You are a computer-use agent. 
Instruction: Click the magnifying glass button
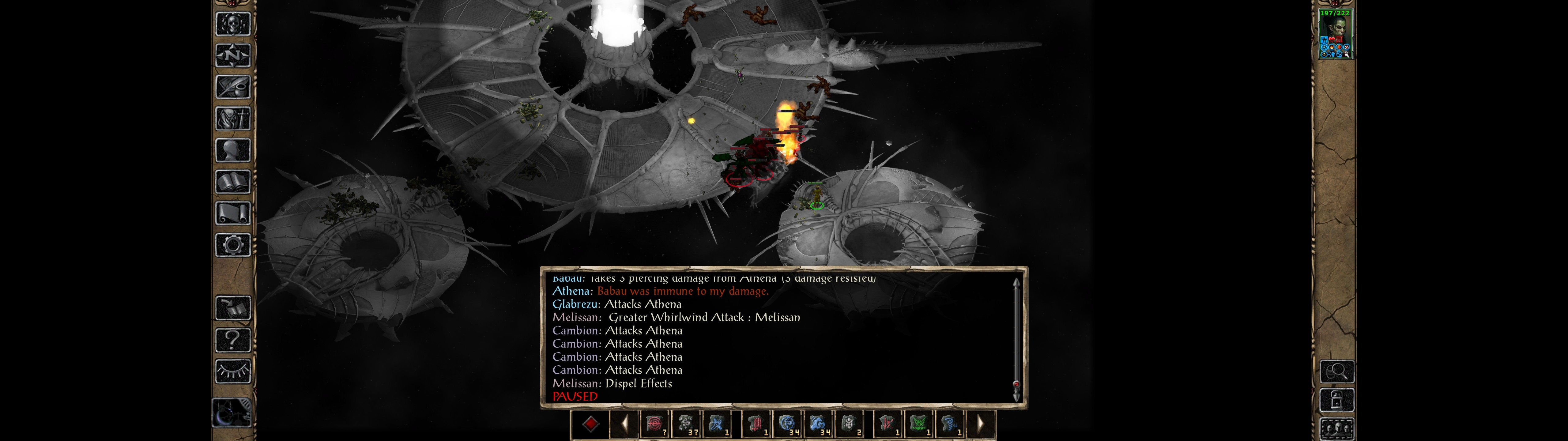(x=1337, y=371)
